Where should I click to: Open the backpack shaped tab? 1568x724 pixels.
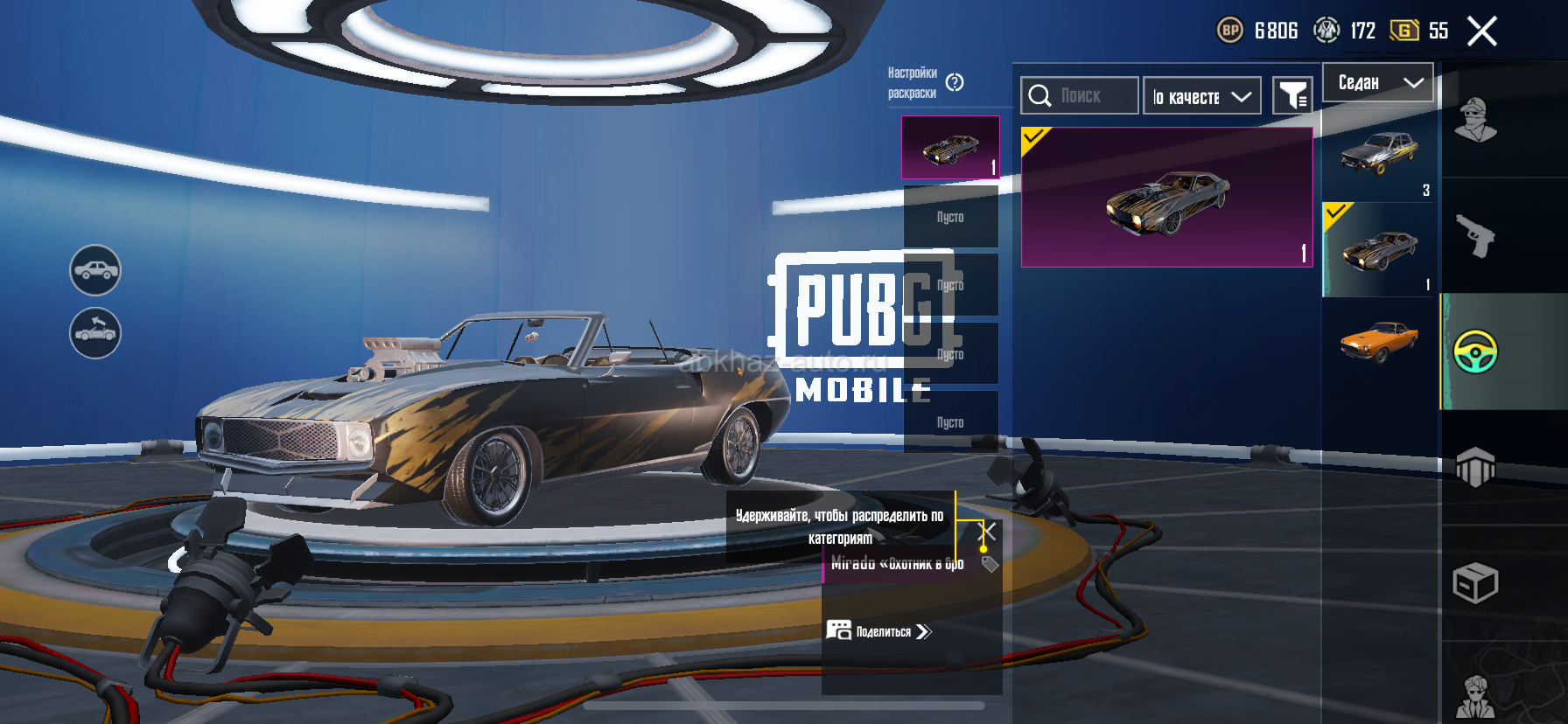[x=1475, y=467]
